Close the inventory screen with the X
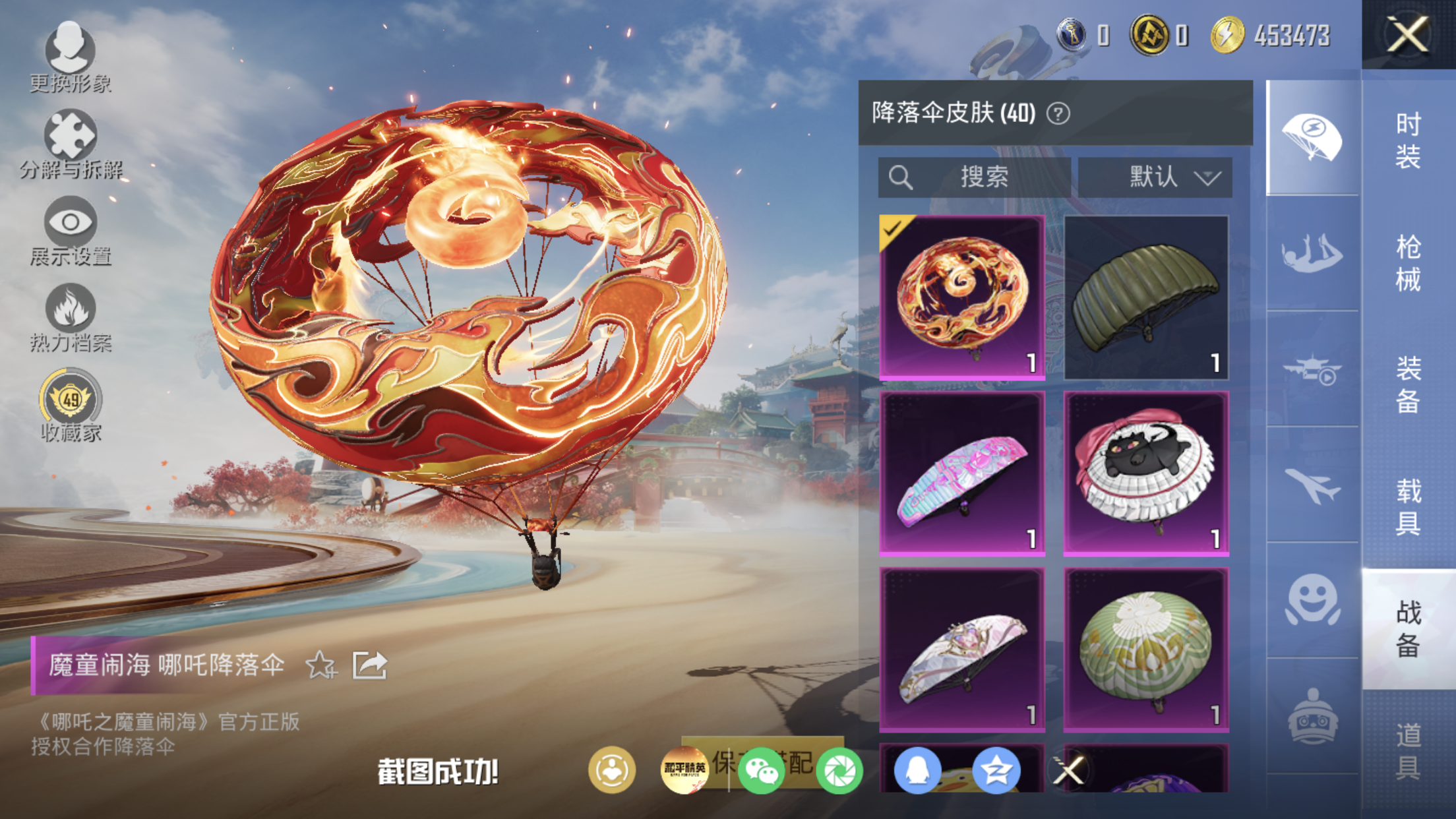This screenshot has width=1456, height=819. click(x=1407, y=34)
